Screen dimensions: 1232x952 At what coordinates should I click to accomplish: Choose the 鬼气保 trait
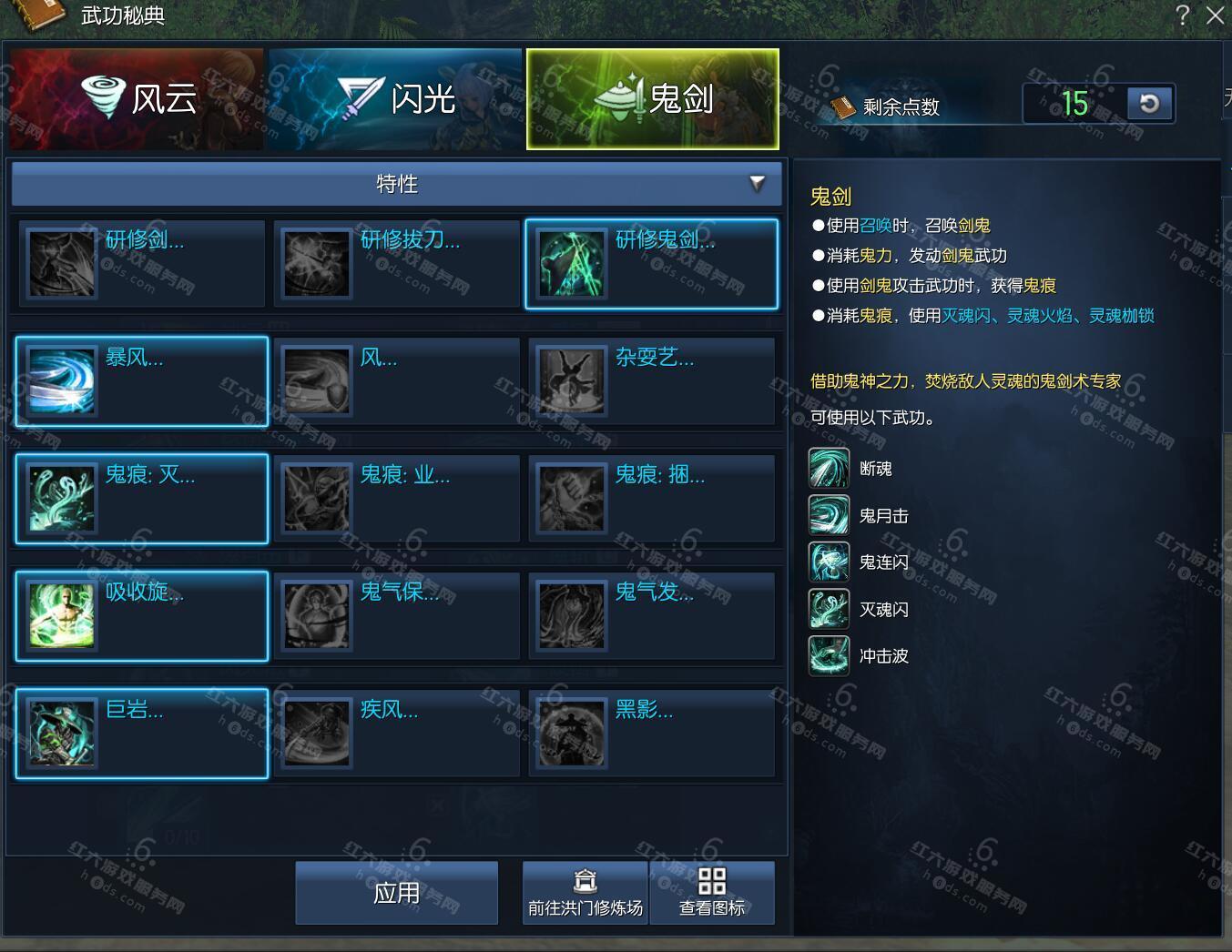click(396, 616)
